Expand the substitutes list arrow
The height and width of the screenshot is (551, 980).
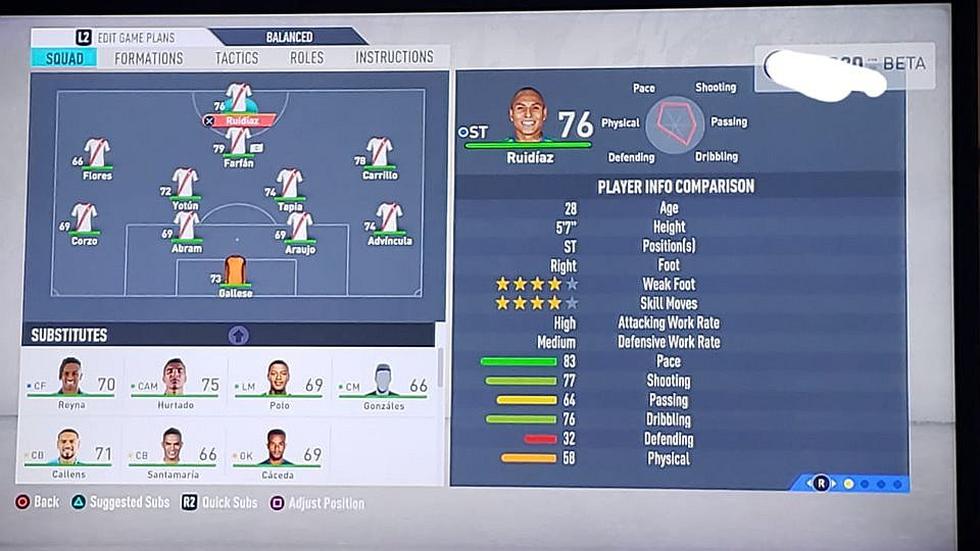[x=238, y=336]
